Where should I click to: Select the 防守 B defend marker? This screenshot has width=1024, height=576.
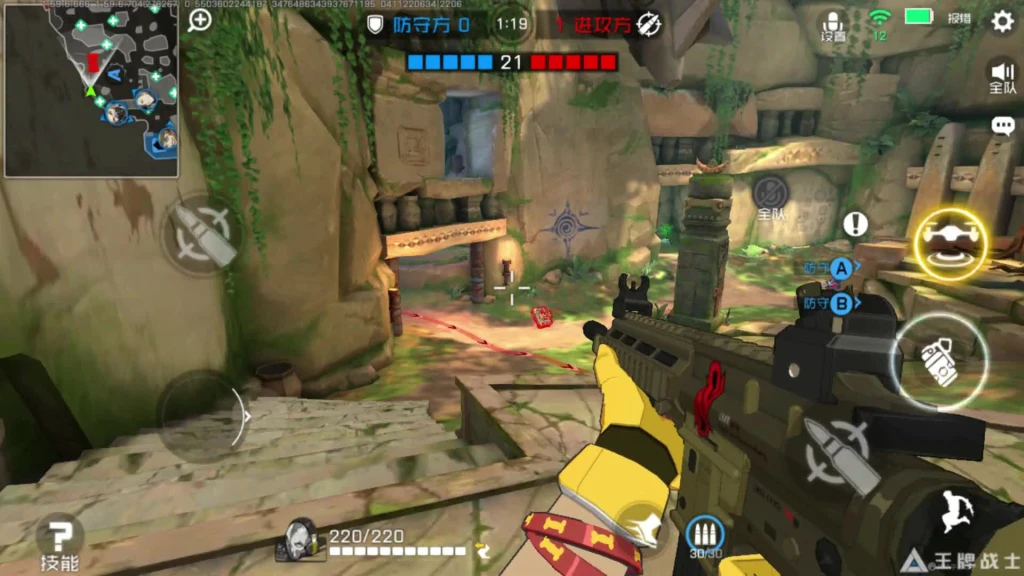pyautogui.click(x=841, y=303)
